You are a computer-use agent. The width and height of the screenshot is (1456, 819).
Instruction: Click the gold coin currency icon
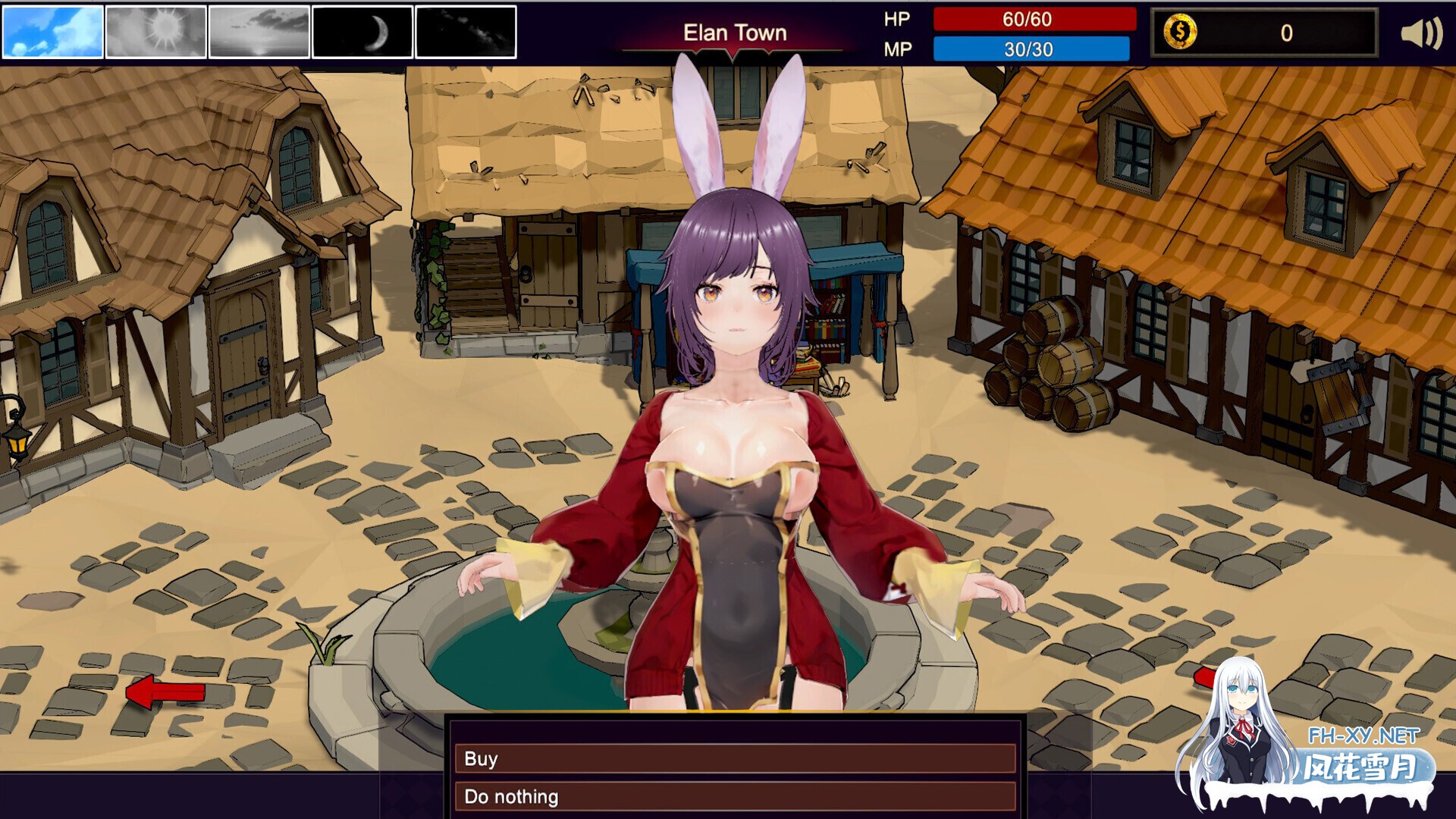[x=1180, y=33]
